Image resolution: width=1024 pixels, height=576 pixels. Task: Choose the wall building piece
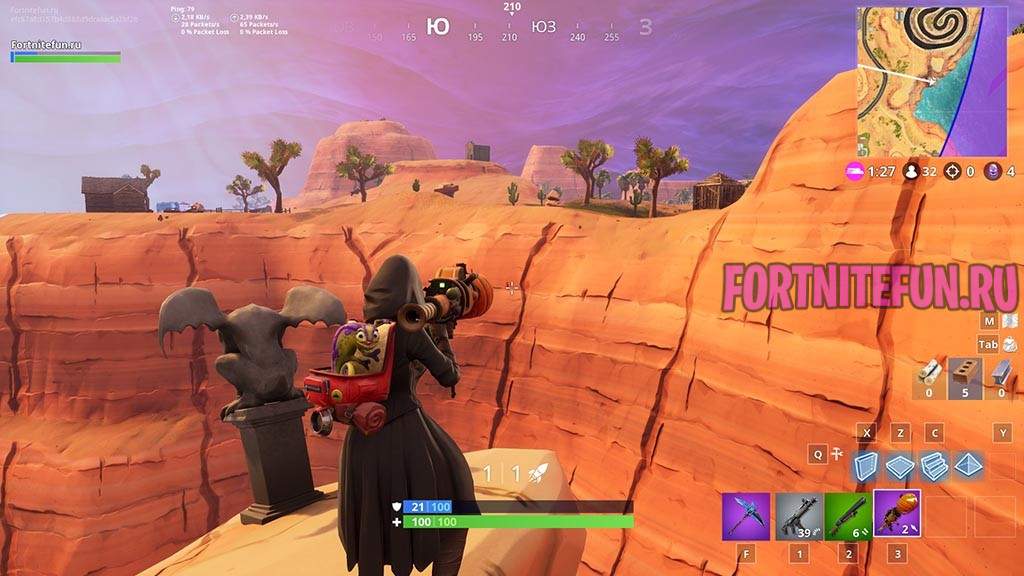click(x=866, y=466)
